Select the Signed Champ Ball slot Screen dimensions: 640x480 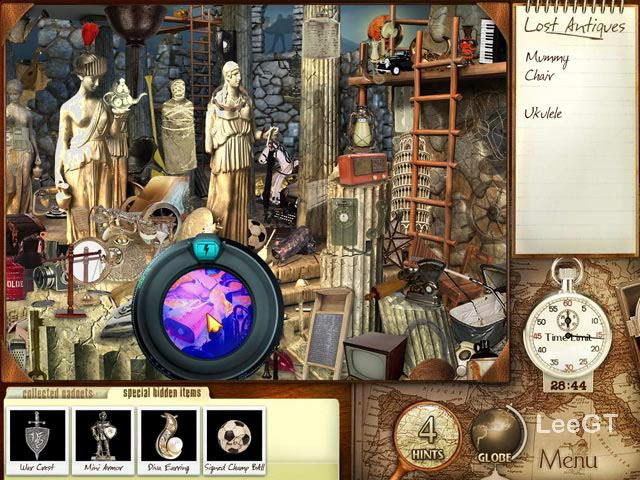235,440
